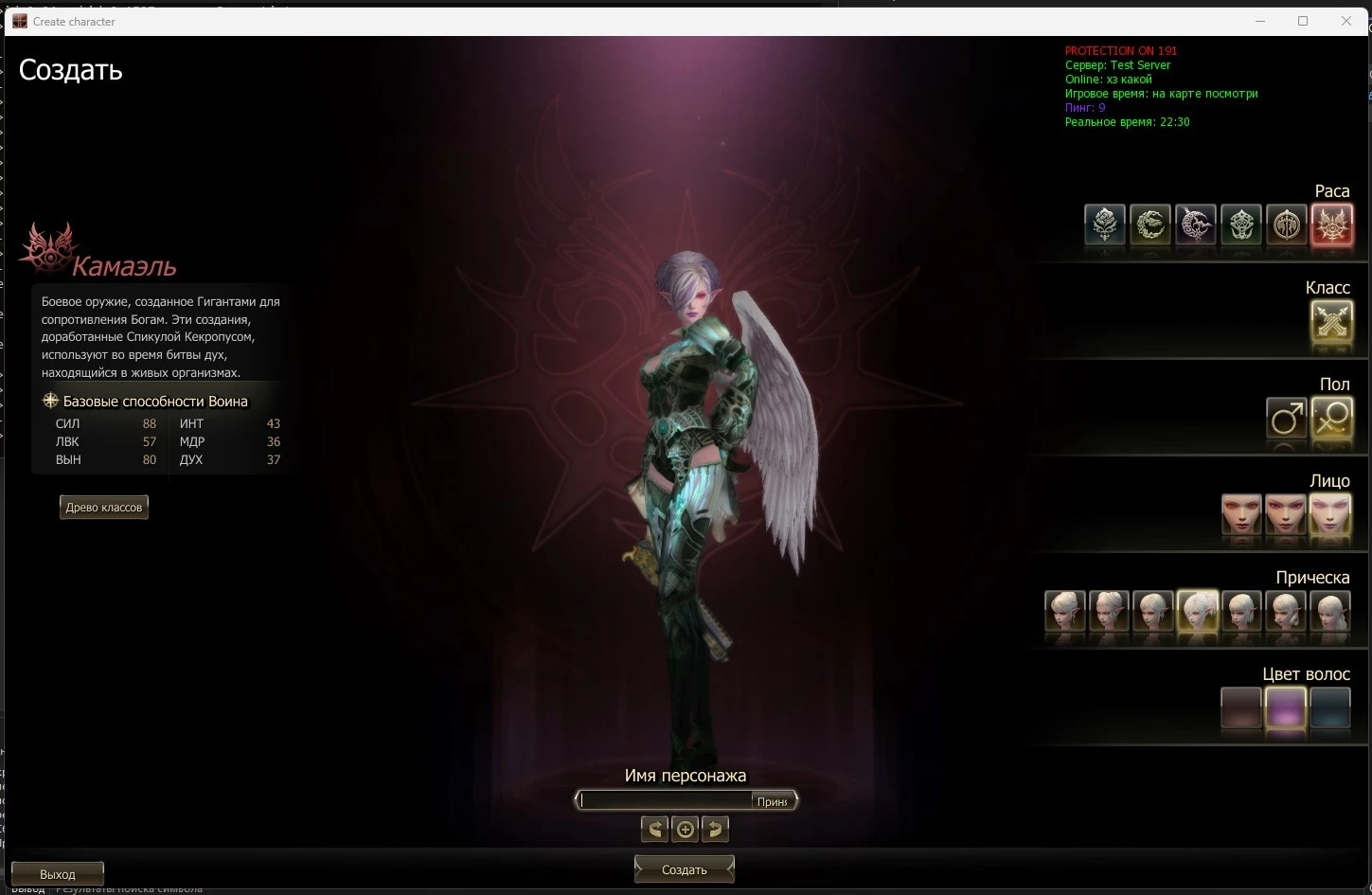Pick the brown hair color swatch
The image size is (1372, 895).
click(x=1241, y=708)
